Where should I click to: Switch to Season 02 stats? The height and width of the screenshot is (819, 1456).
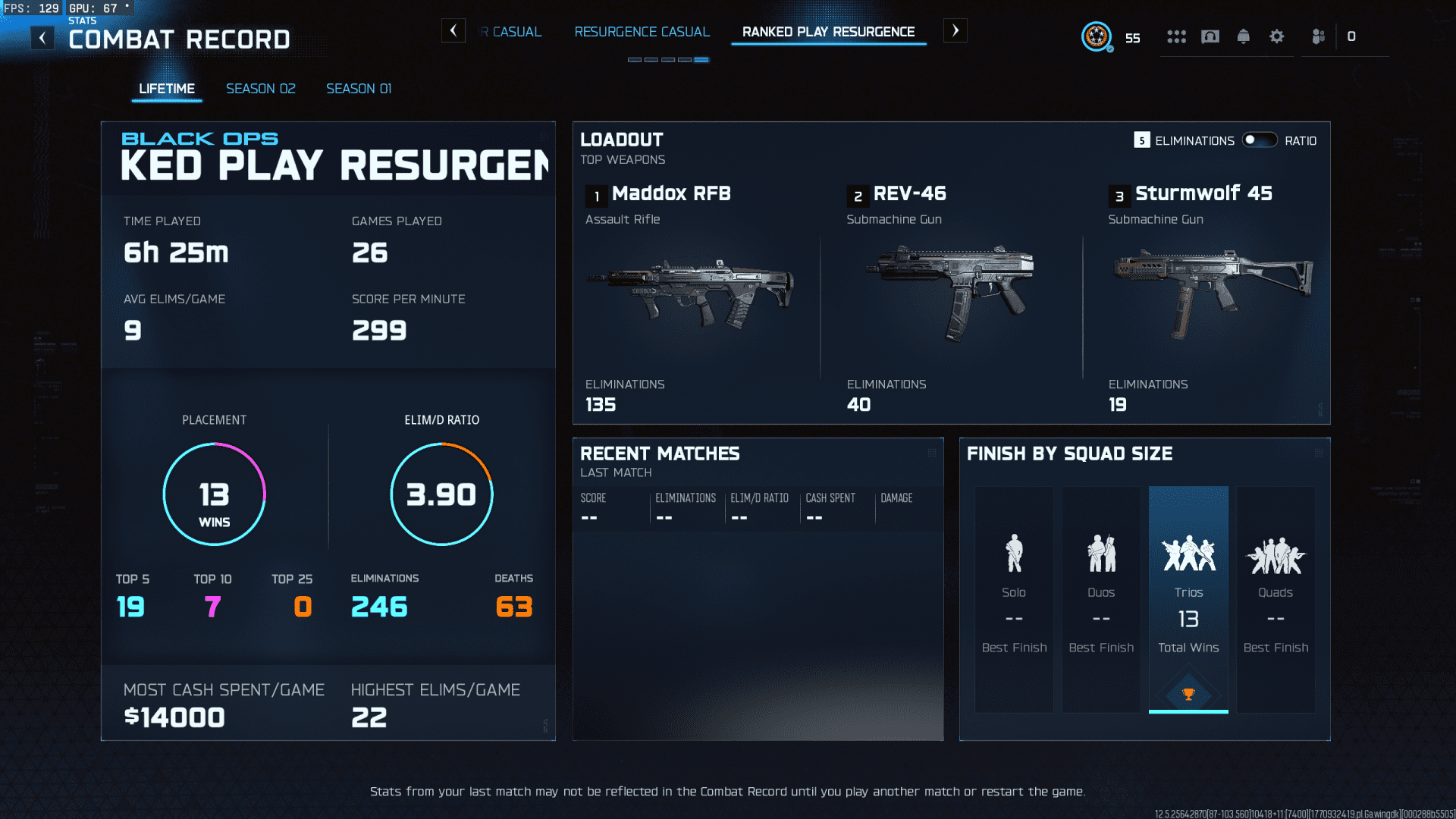(x=261, y=89)
